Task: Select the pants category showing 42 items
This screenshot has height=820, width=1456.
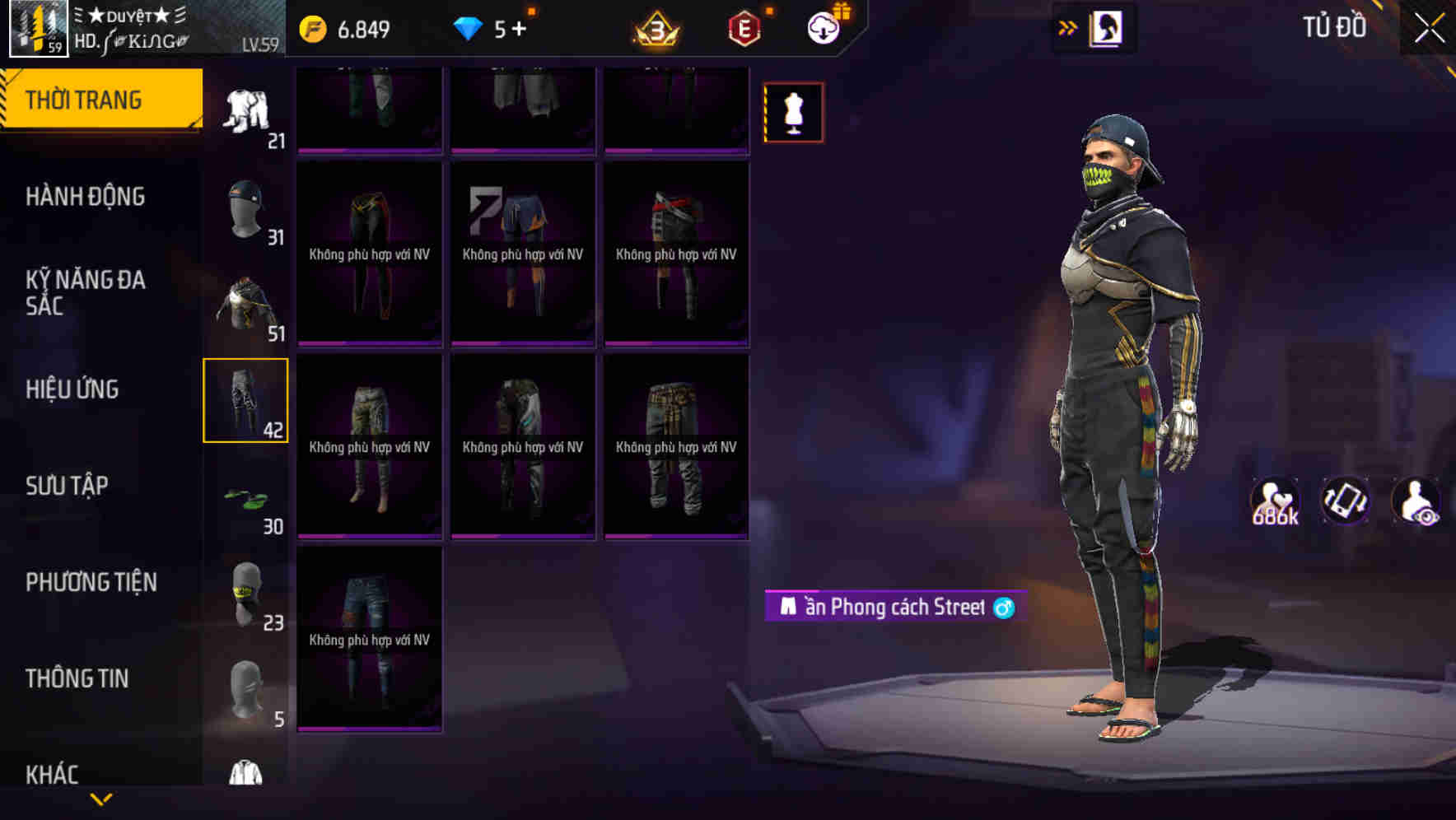Action: 245,401
